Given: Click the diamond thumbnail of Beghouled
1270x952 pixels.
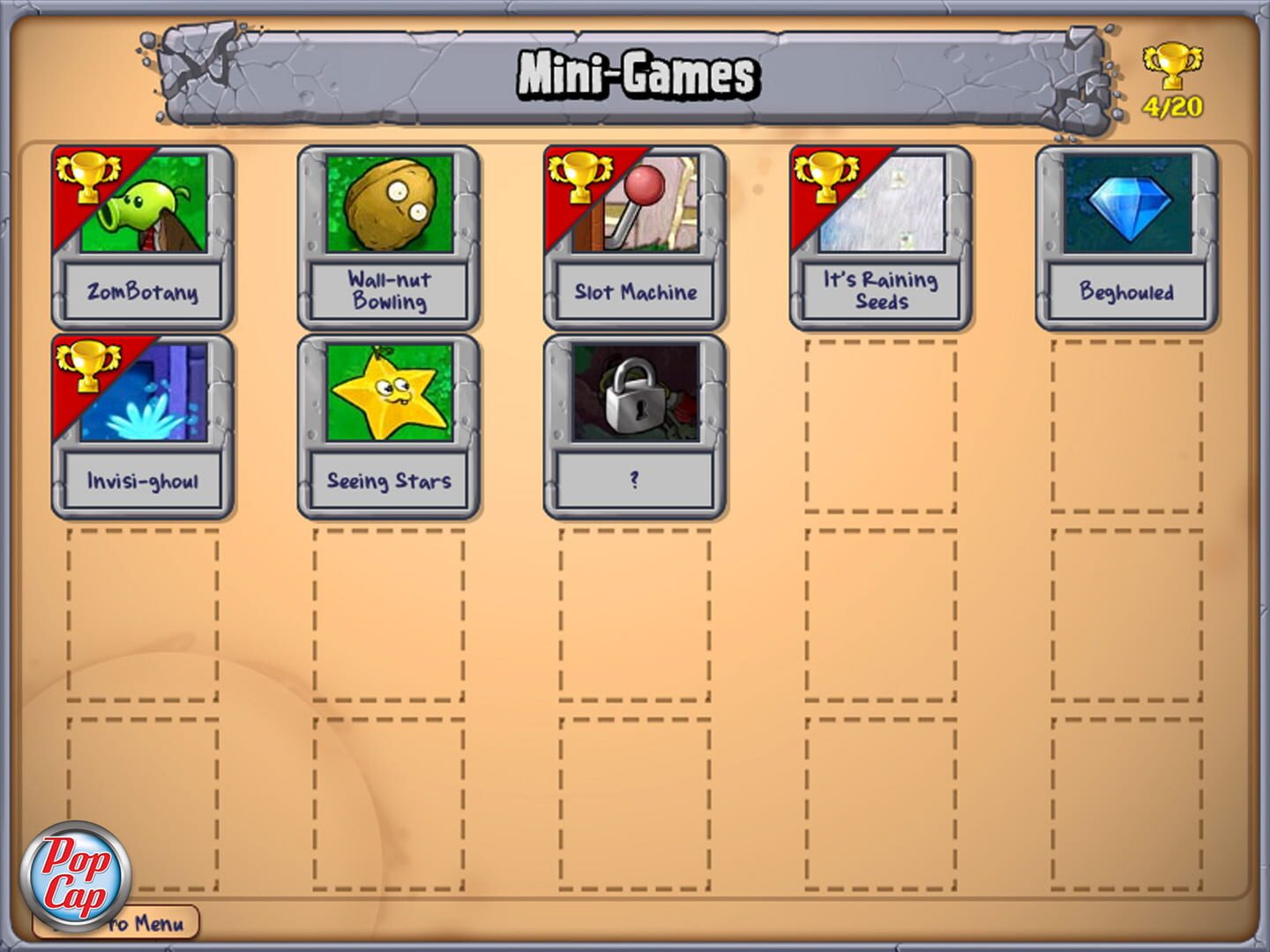Looking at the screenshot, I should click(x=1129, y=207).
